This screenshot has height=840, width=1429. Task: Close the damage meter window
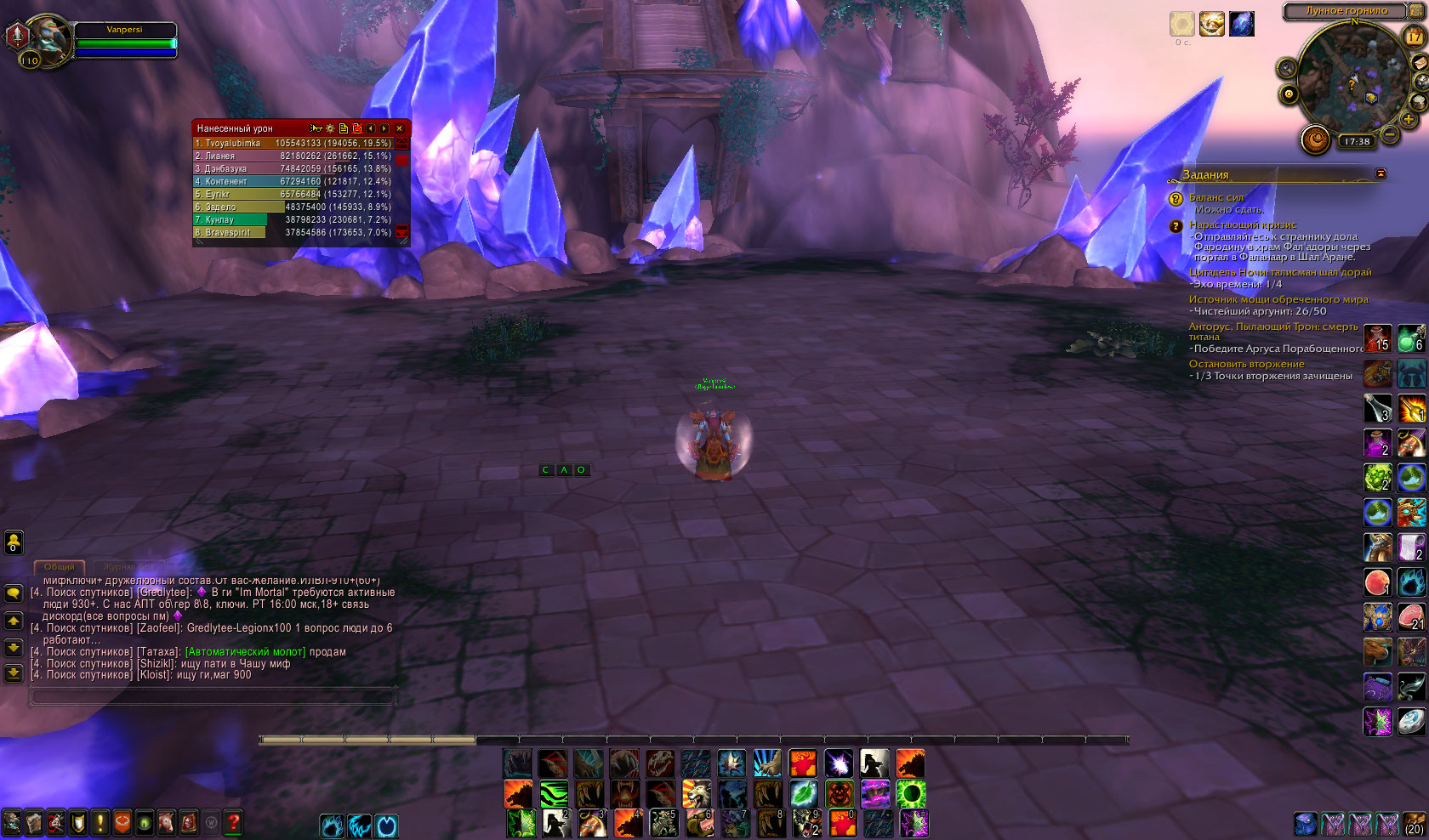399,128
